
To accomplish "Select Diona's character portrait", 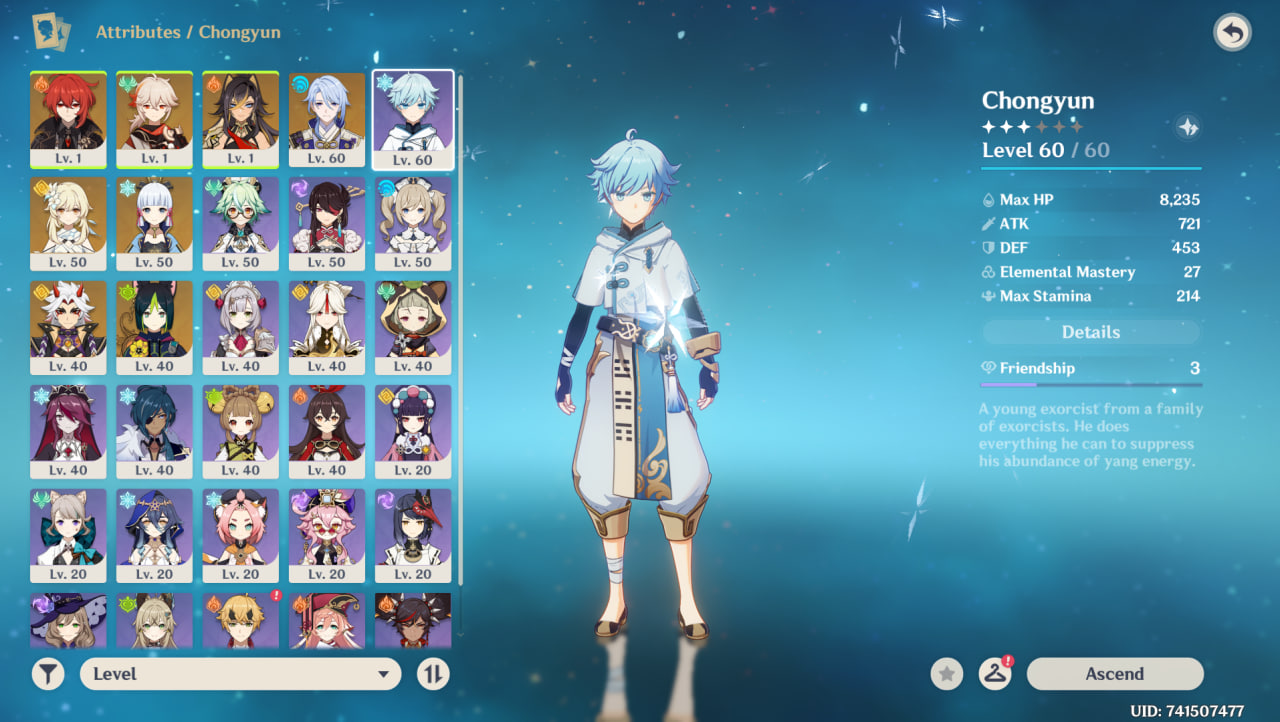I will click(x=240, y=534).
